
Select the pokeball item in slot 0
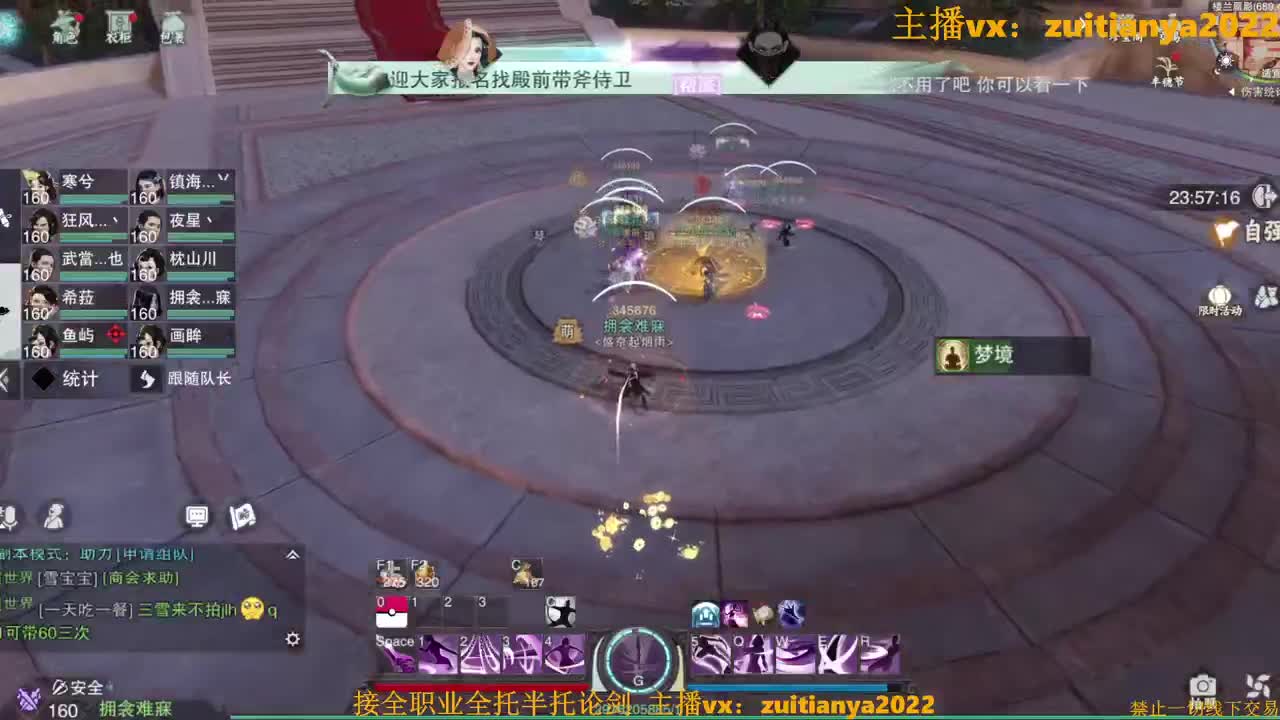click(x=390, y=613)
